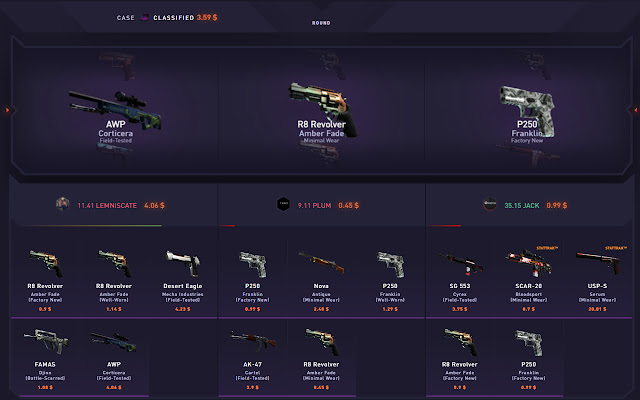
Task: Click player JACK's avatar
Action: point(490,204)
